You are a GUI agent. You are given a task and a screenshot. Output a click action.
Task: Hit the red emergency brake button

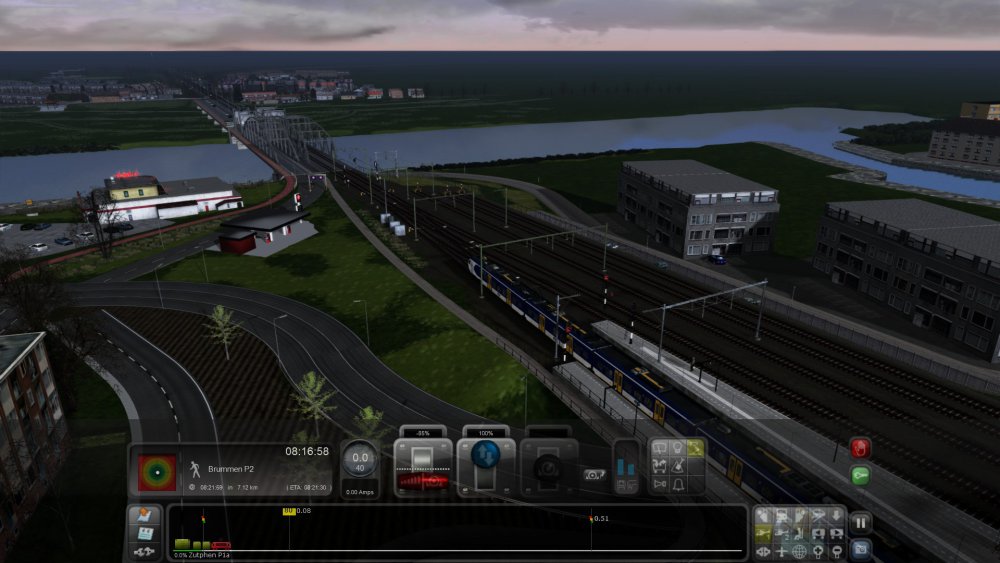tap(860, 448)
